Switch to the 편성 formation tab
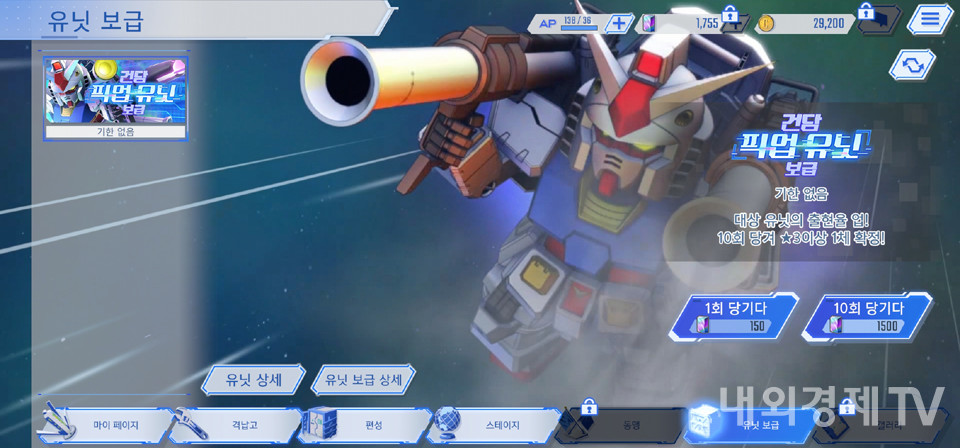Image resolution: width=960 pixels, height=448 pixels. point(366,425)
